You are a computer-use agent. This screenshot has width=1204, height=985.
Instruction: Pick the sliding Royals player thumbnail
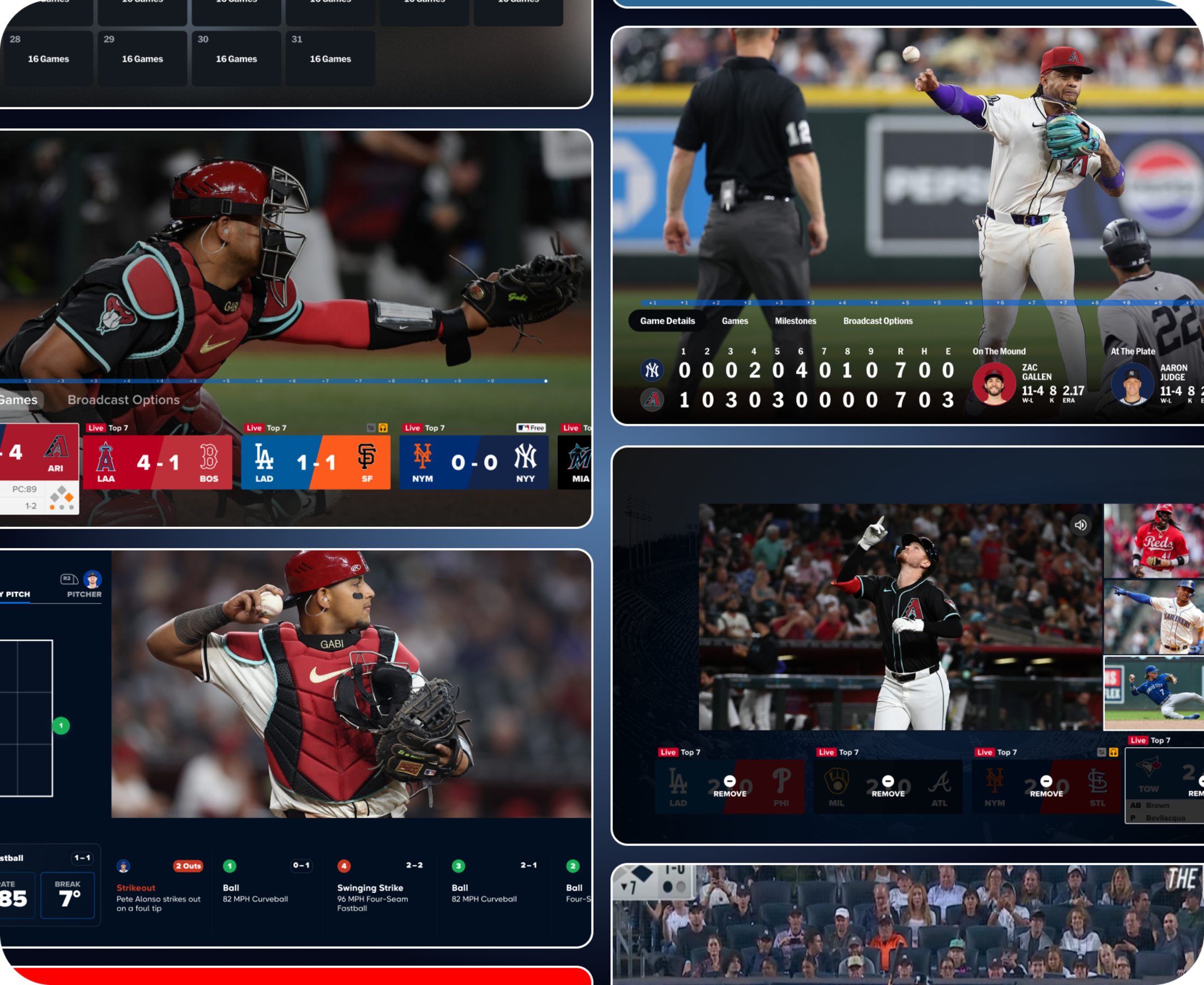[x=1153, y=693]
